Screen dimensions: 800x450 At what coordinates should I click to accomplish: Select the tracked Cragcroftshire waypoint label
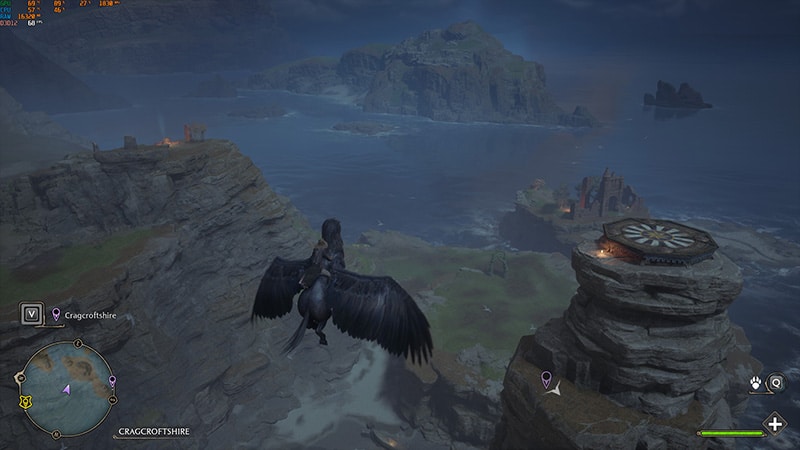pyautogui.click(x=92, y=314)
